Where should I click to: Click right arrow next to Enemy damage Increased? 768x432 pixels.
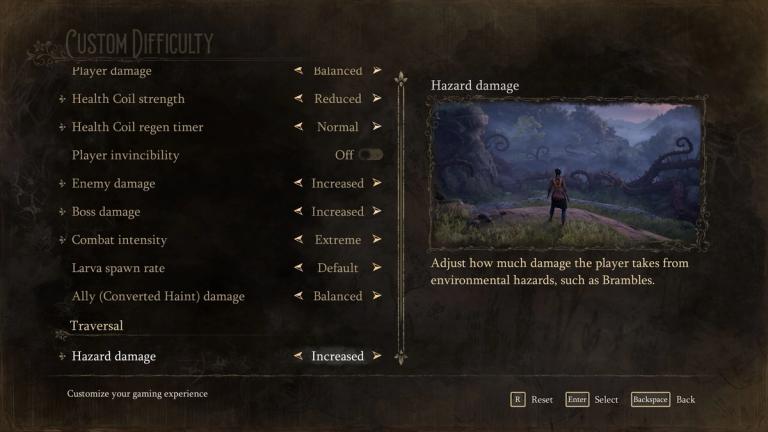pos(376,184)
